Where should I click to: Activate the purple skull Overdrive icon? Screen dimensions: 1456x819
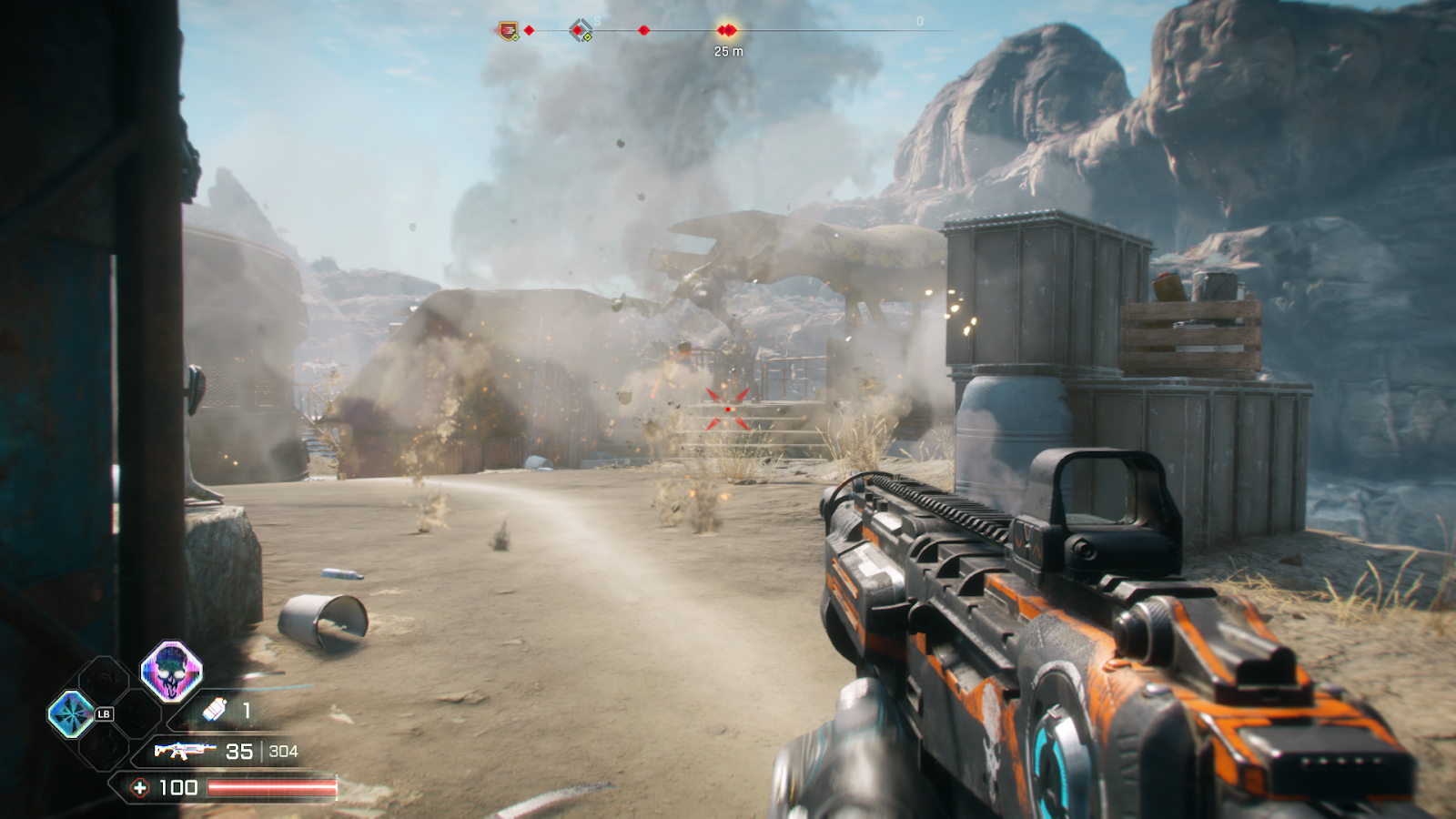tap(171, 672)
